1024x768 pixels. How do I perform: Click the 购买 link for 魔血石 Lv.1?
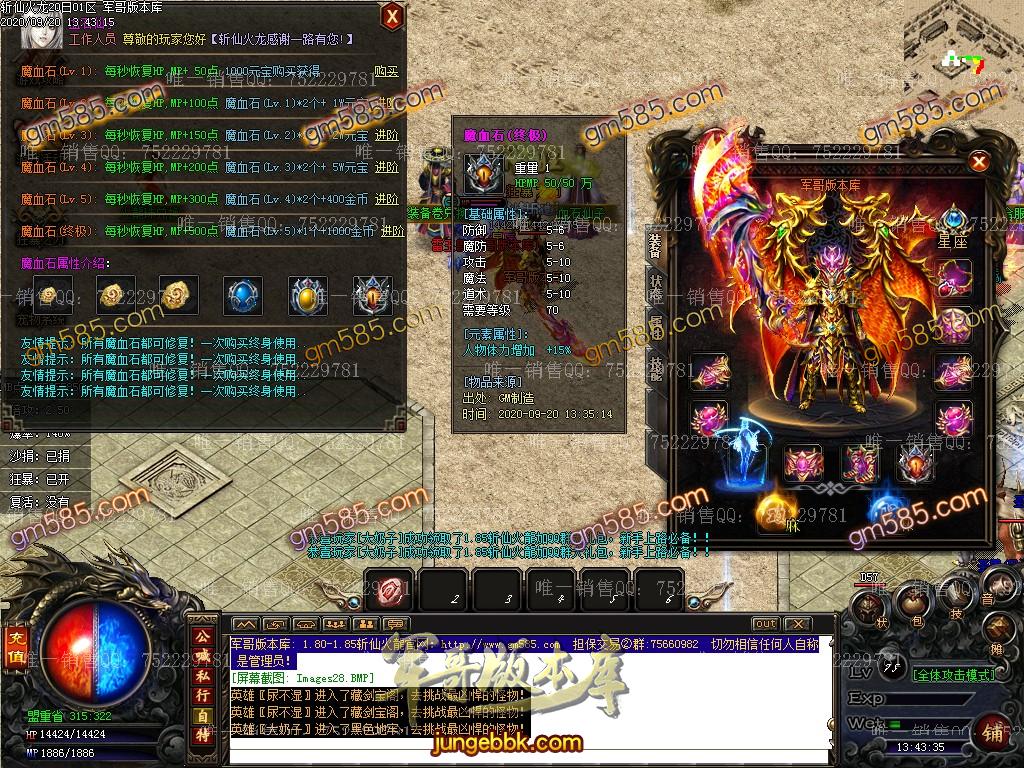386,72
